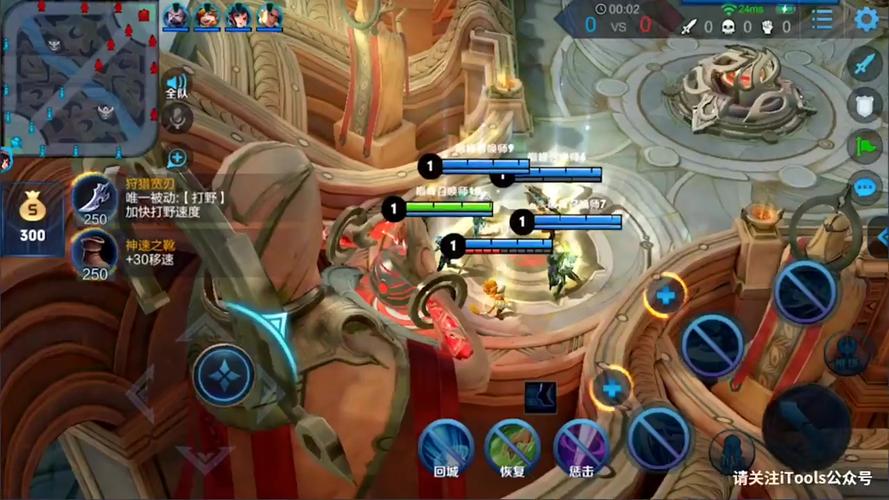The width and height of the screenshot is (889, 500).
Task: Buy the recommended 狩猎宽刃 blade
Action: pos(95,198)
